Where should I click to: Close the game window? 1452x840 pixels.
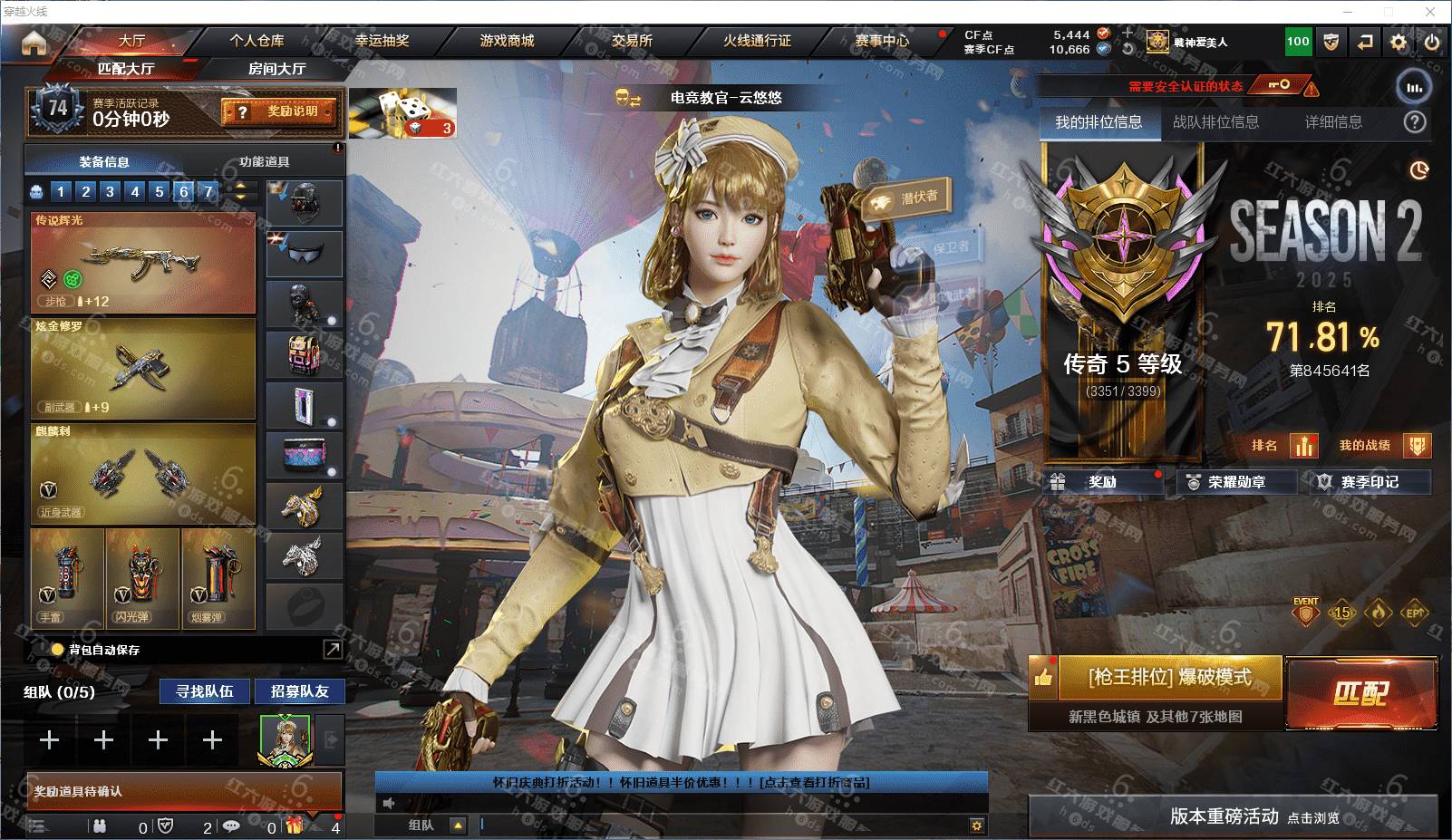(1431, 12)
